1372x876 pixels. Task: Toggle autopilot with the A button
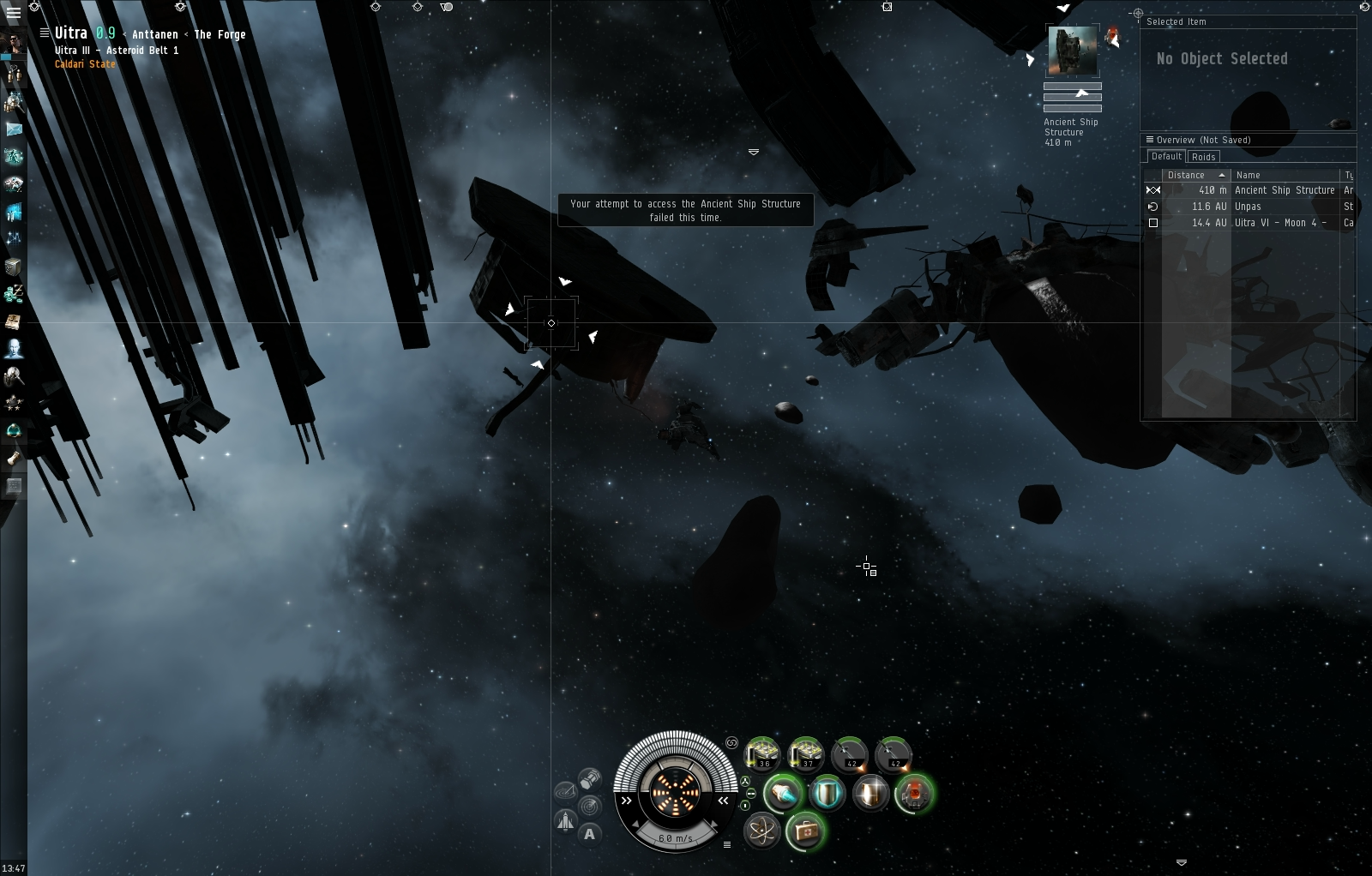click(x=589, y=834)
